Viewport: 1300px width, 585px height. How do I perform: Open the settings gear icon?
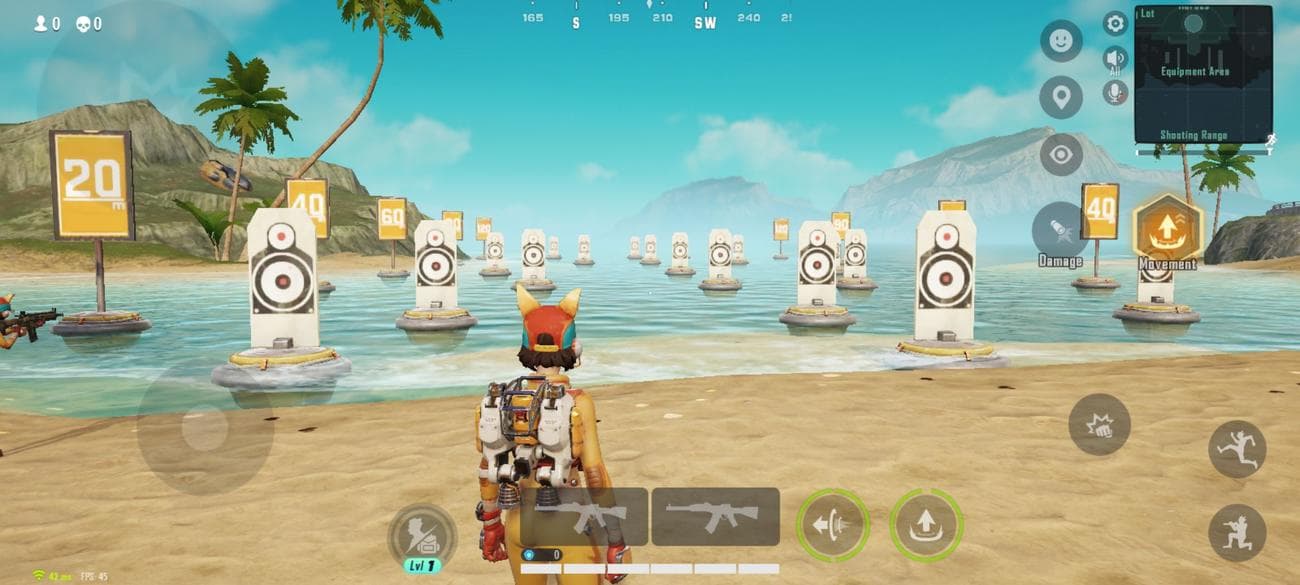tap(1115, 23)
